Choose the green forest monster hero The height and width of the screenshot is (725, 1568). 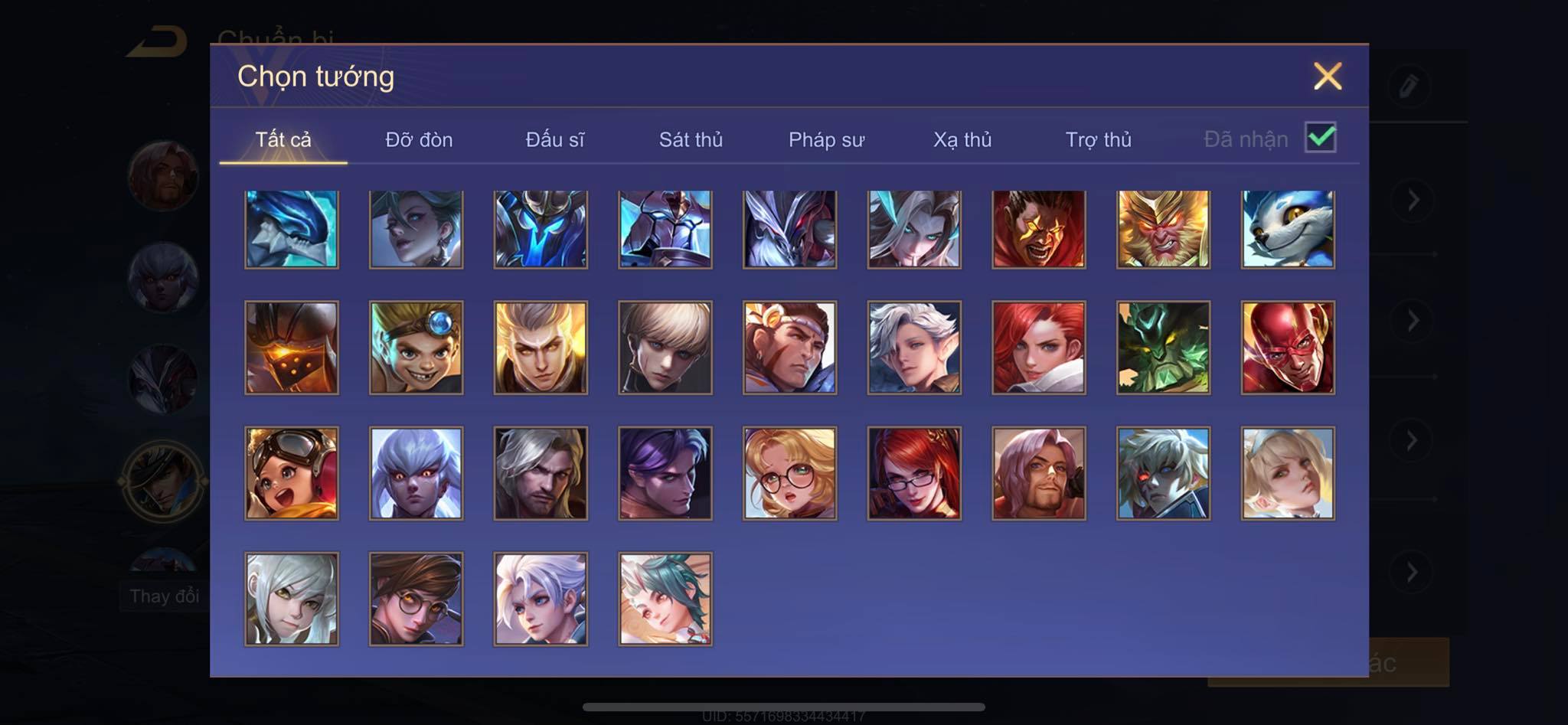pos(1163,348)
